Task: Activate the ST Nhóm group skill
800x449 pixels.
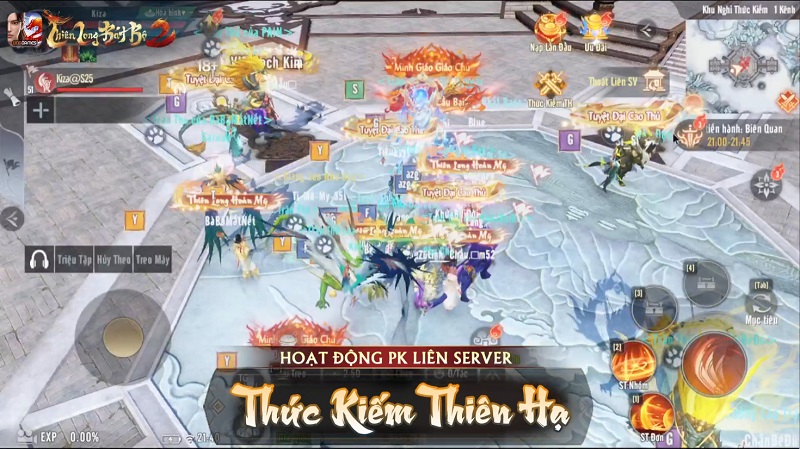Action: point(634,361)
